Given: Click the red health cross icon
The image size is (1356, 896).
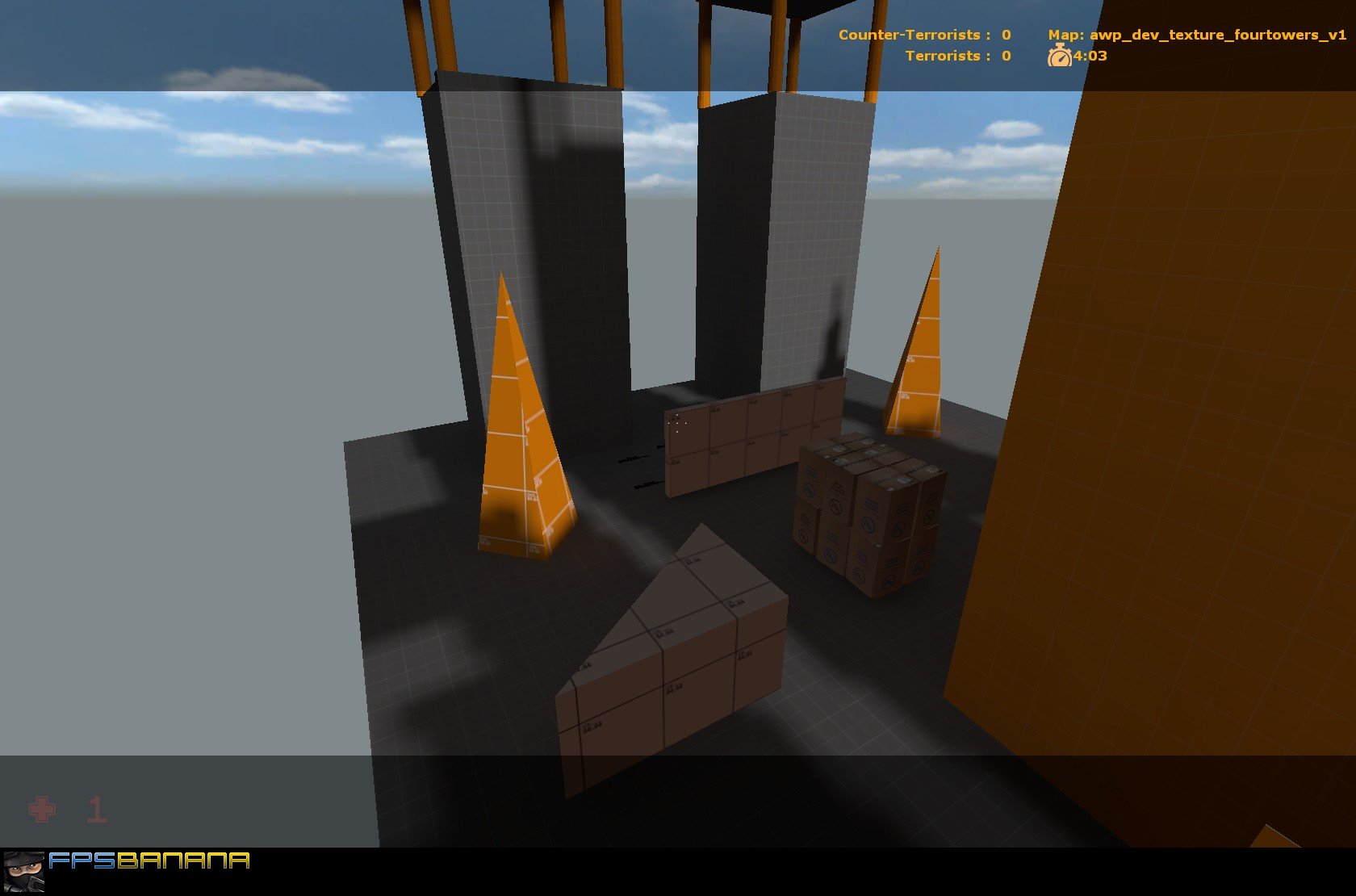Looking at the screenshot, I should [42, 810].
